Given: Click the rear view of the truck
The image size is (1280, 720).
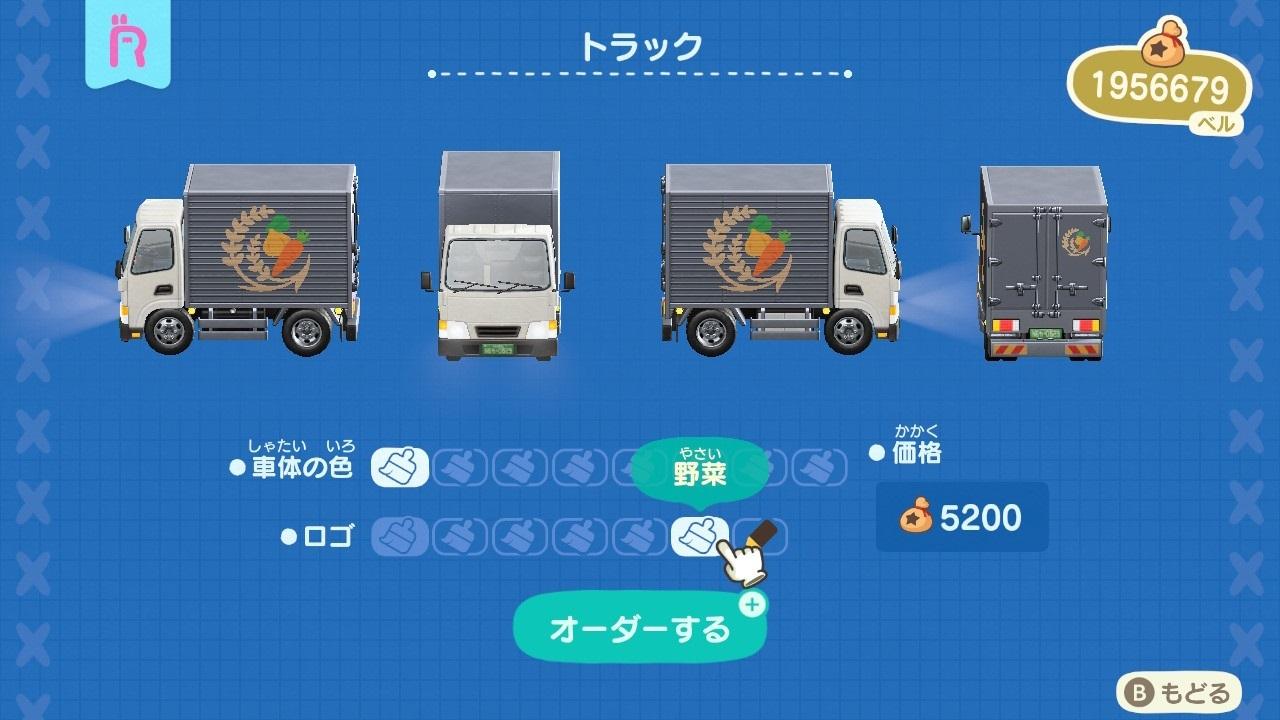Looking at the screenshot, I should click(x=1040, y=260).
